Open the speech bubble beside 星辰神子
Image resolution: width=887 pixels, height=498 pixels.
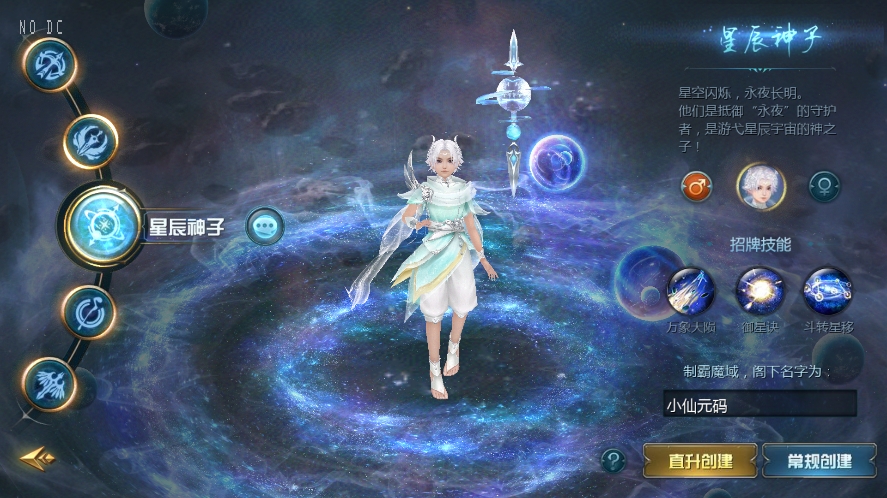264,226
